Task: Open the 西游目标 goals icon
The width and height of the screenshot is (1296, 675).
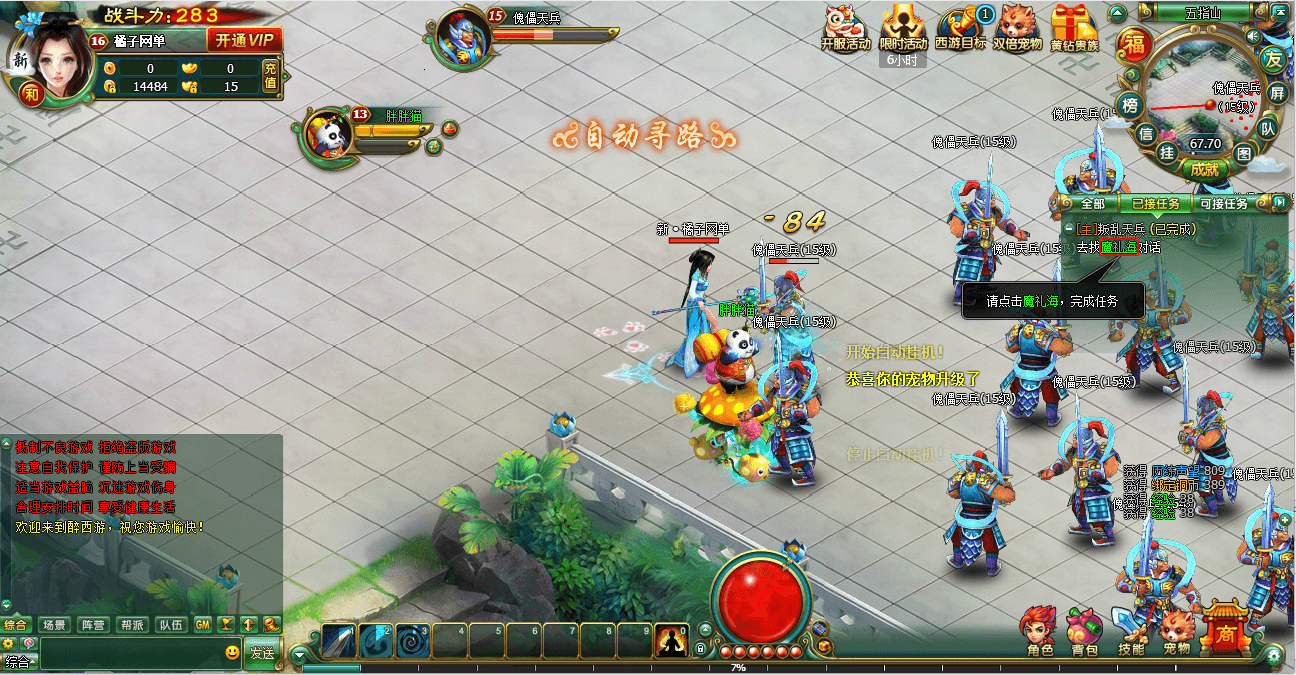Action: click(x=961, y=26)
